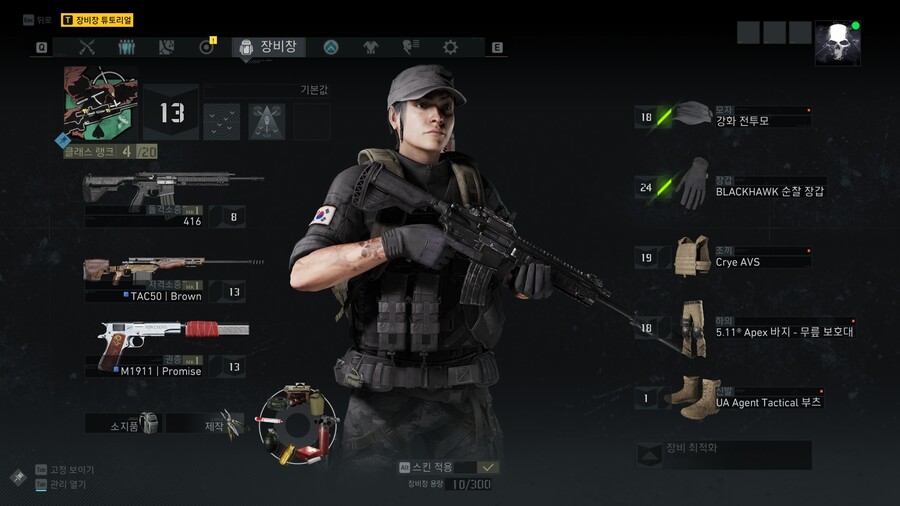Open the 제작 crafting menu
900x506 pixels.
pyautogui.click(x=205, y=425)
